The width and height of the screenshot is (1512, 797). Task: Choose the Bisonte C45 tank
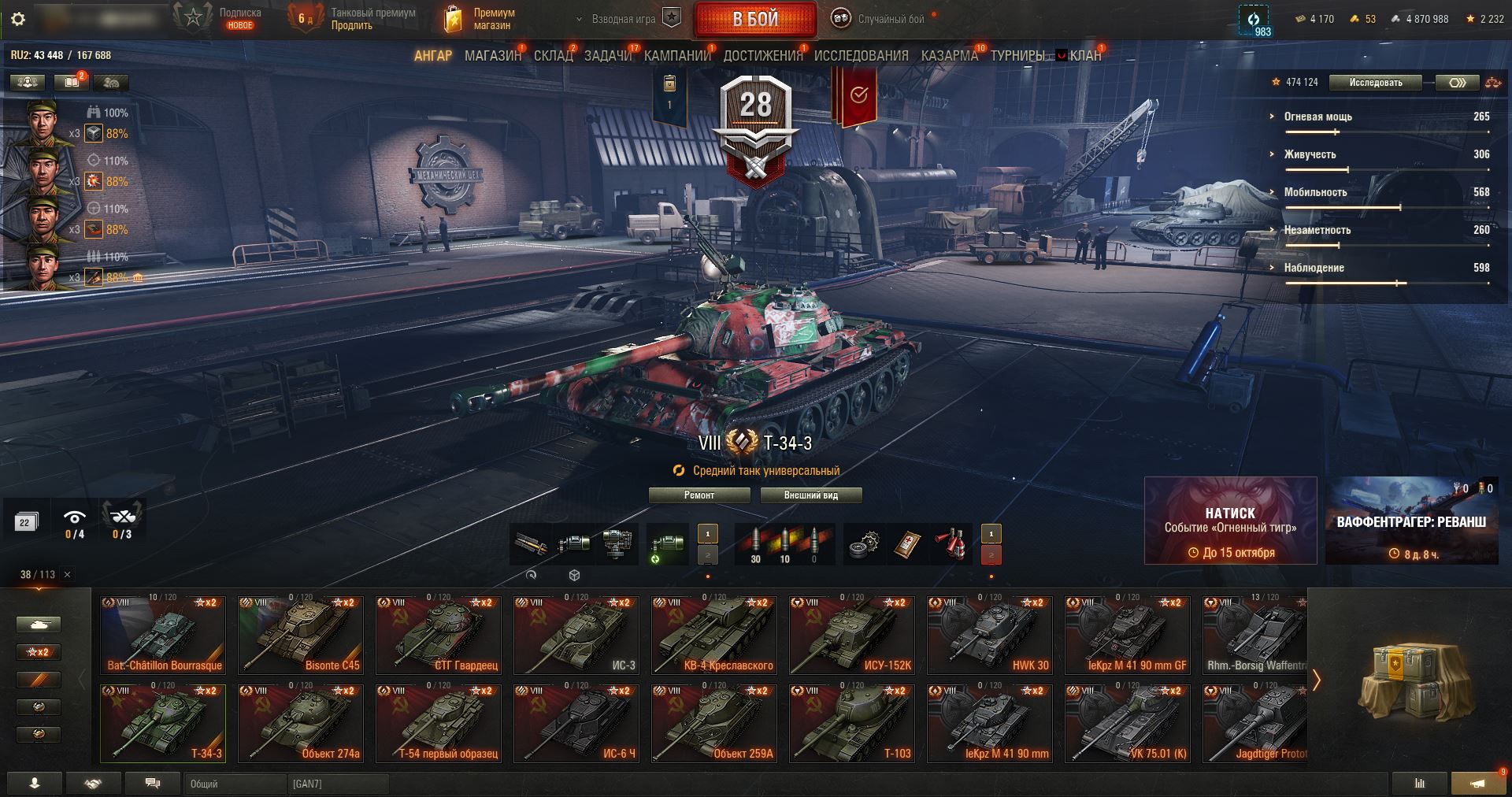coord(300,635)
